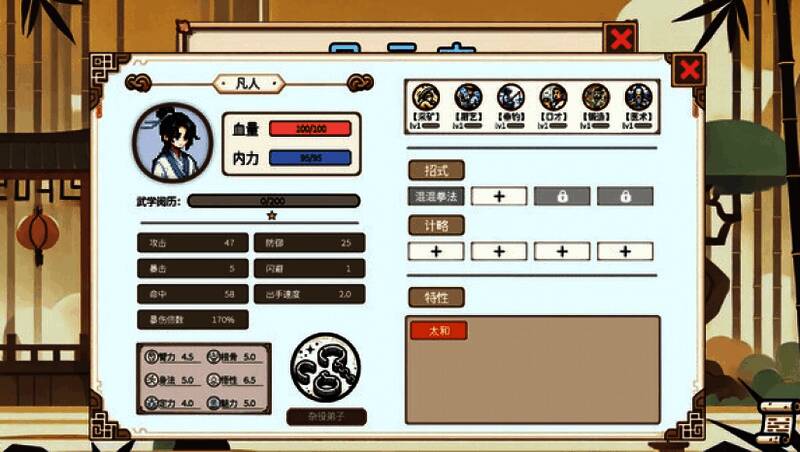Click the character portrait
Image resolution: width=800 pixels, height=452 pixels.
[173, 142]
